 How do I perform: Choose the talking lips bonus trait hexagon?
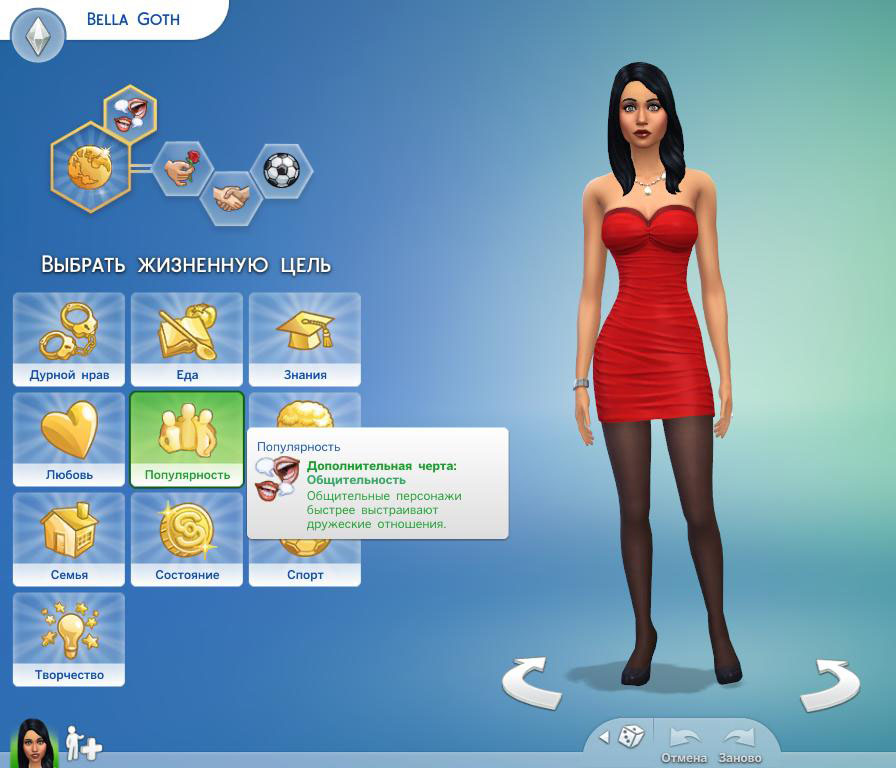[131, 111]
